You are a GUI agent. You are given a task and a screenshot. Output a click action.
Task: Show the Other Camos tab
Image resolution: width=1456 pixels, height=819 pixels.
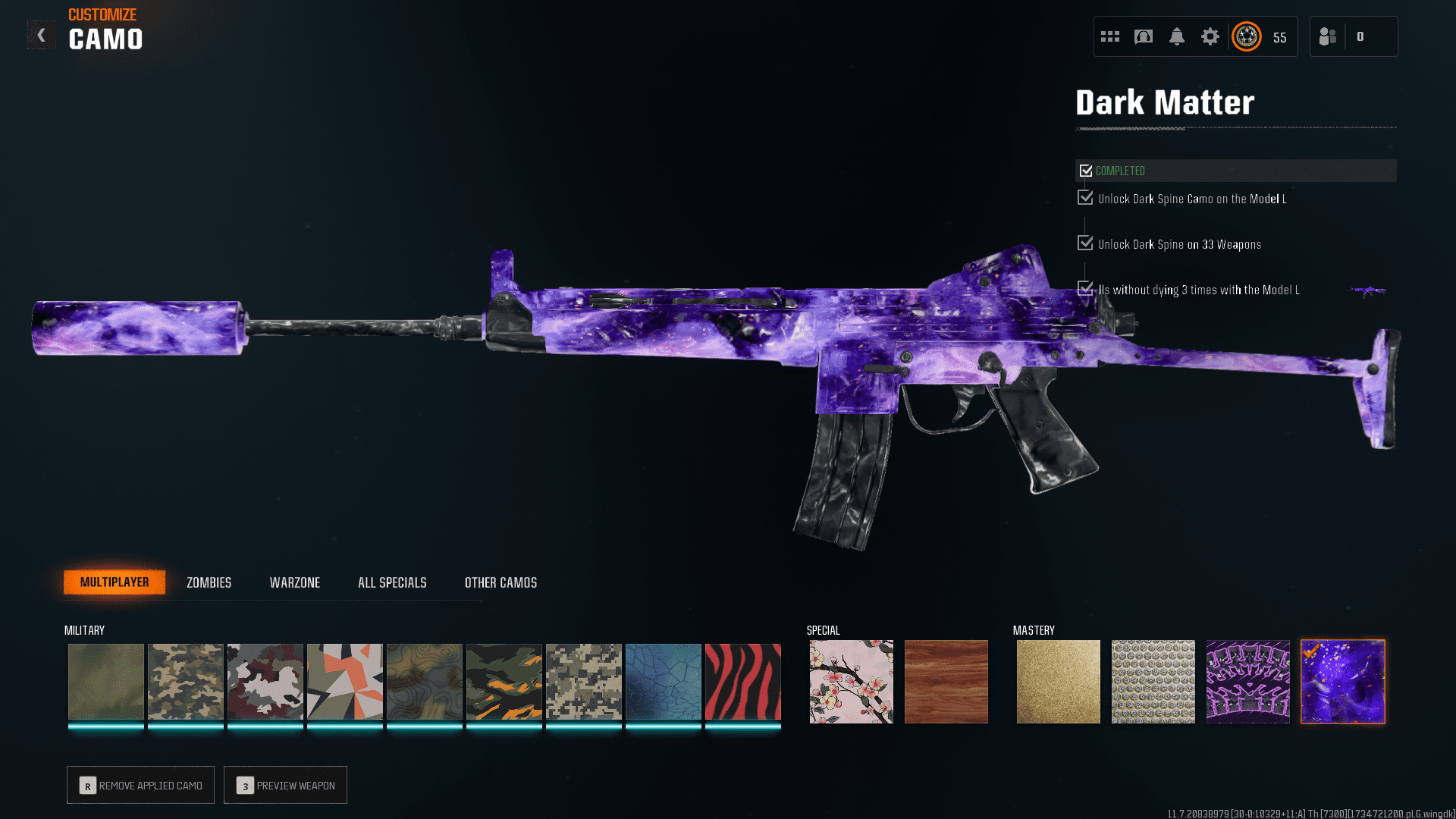tap(500, 582)
